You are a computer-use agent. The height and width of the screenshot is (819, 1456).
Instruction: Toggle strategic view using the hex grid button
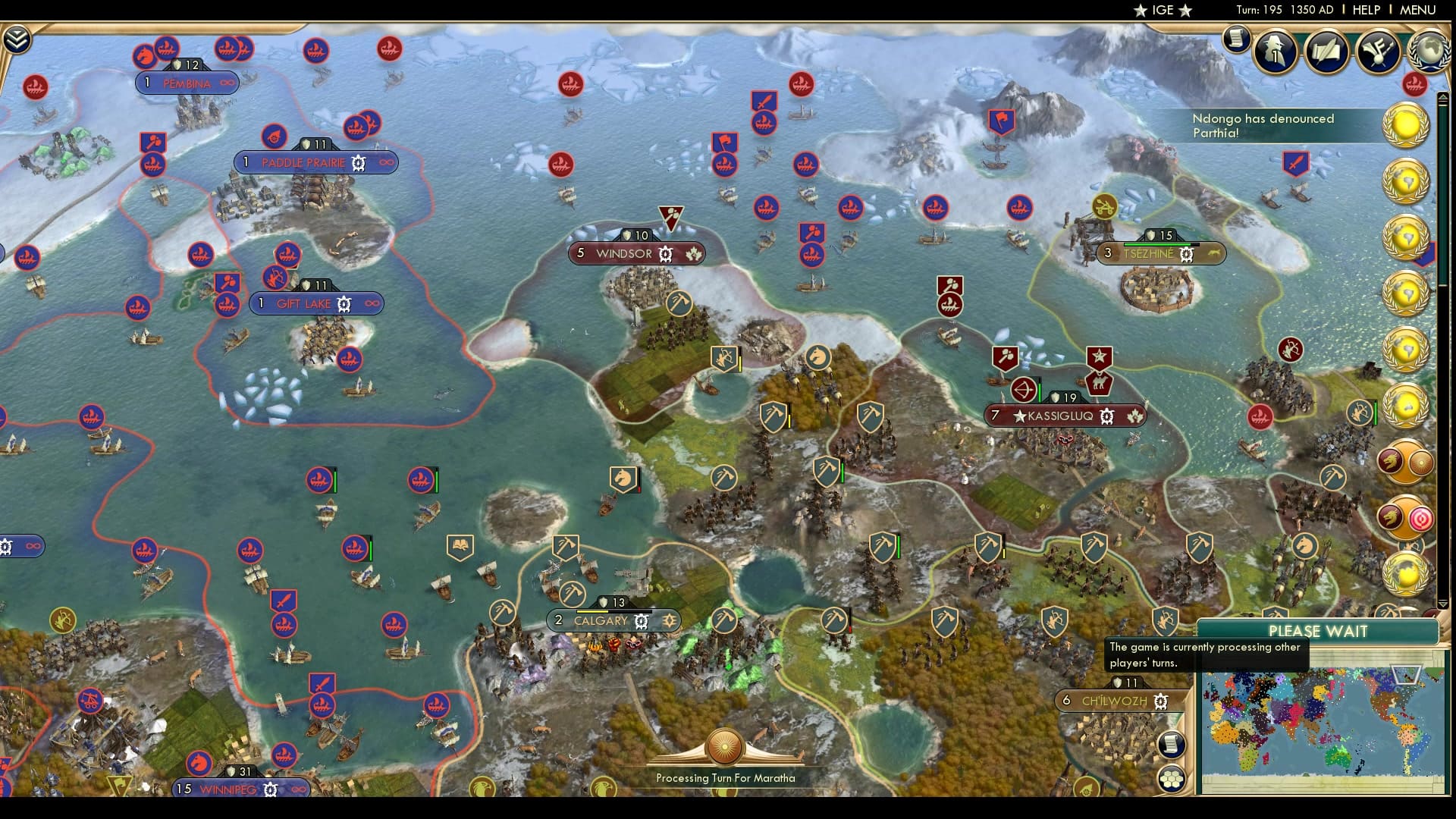pyautogui.click(x=1172, y=780)
